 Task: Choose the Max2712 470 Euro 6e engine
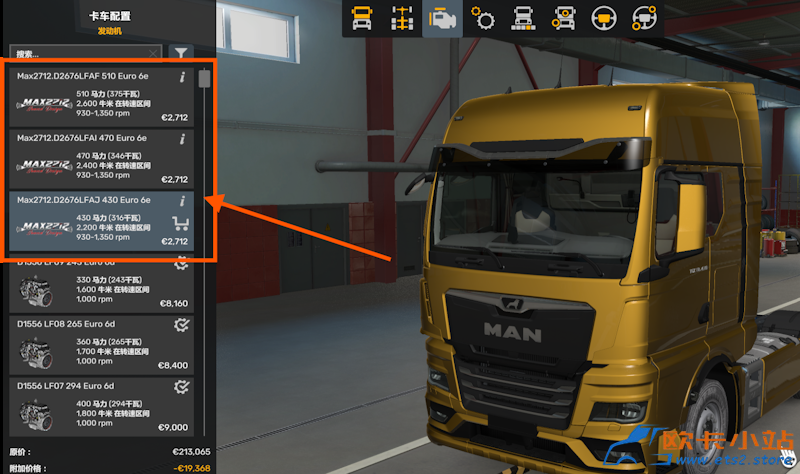click(x=100, y=158)
